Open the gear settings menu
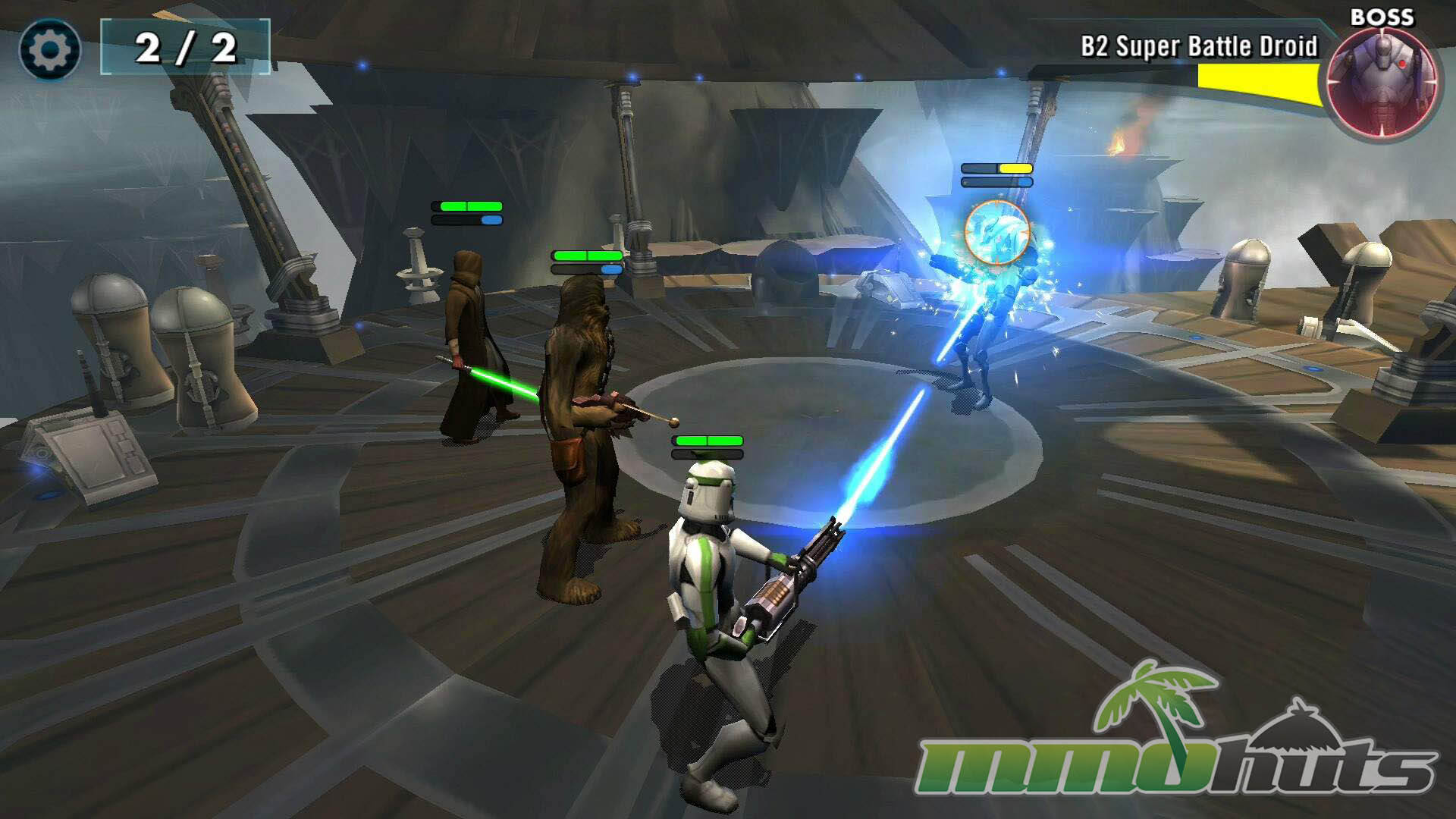Viewport: 1456px width, 819px height. pos(50,50)
